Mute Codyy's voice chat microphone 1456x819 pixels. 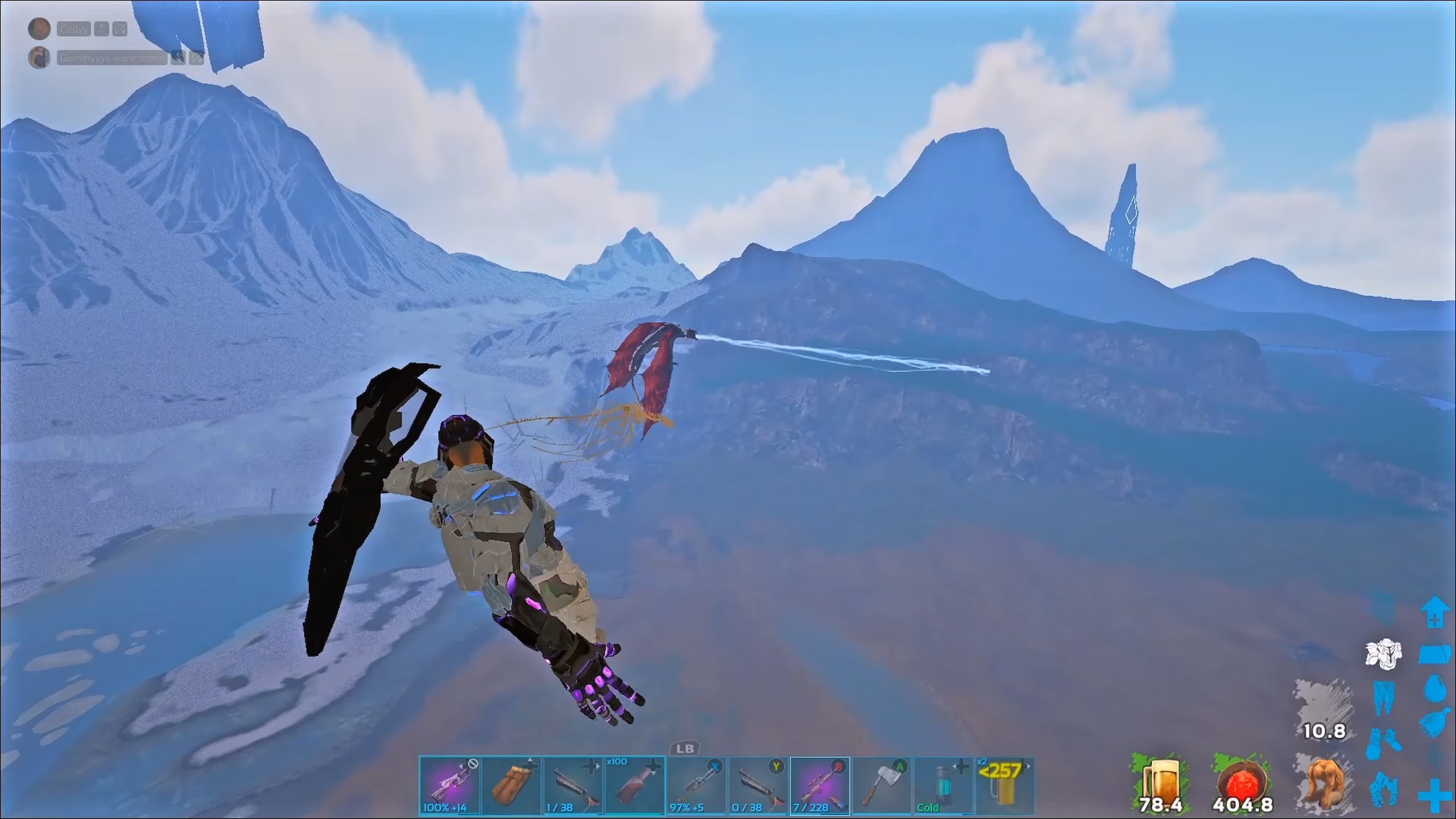click(x=101, y=28)
